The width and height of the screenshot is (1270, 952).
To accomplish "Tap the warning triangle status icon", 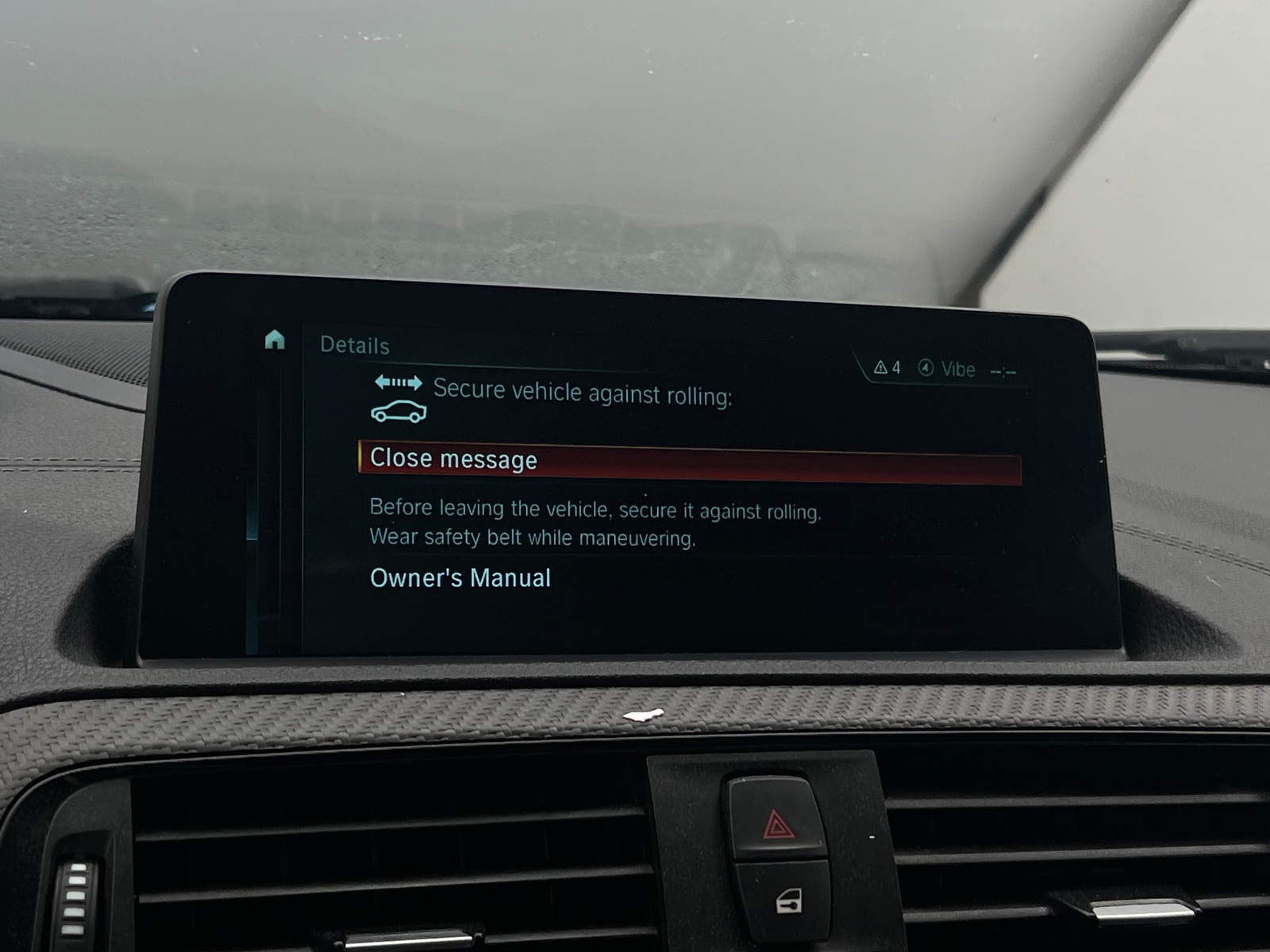I will point(881,368).
